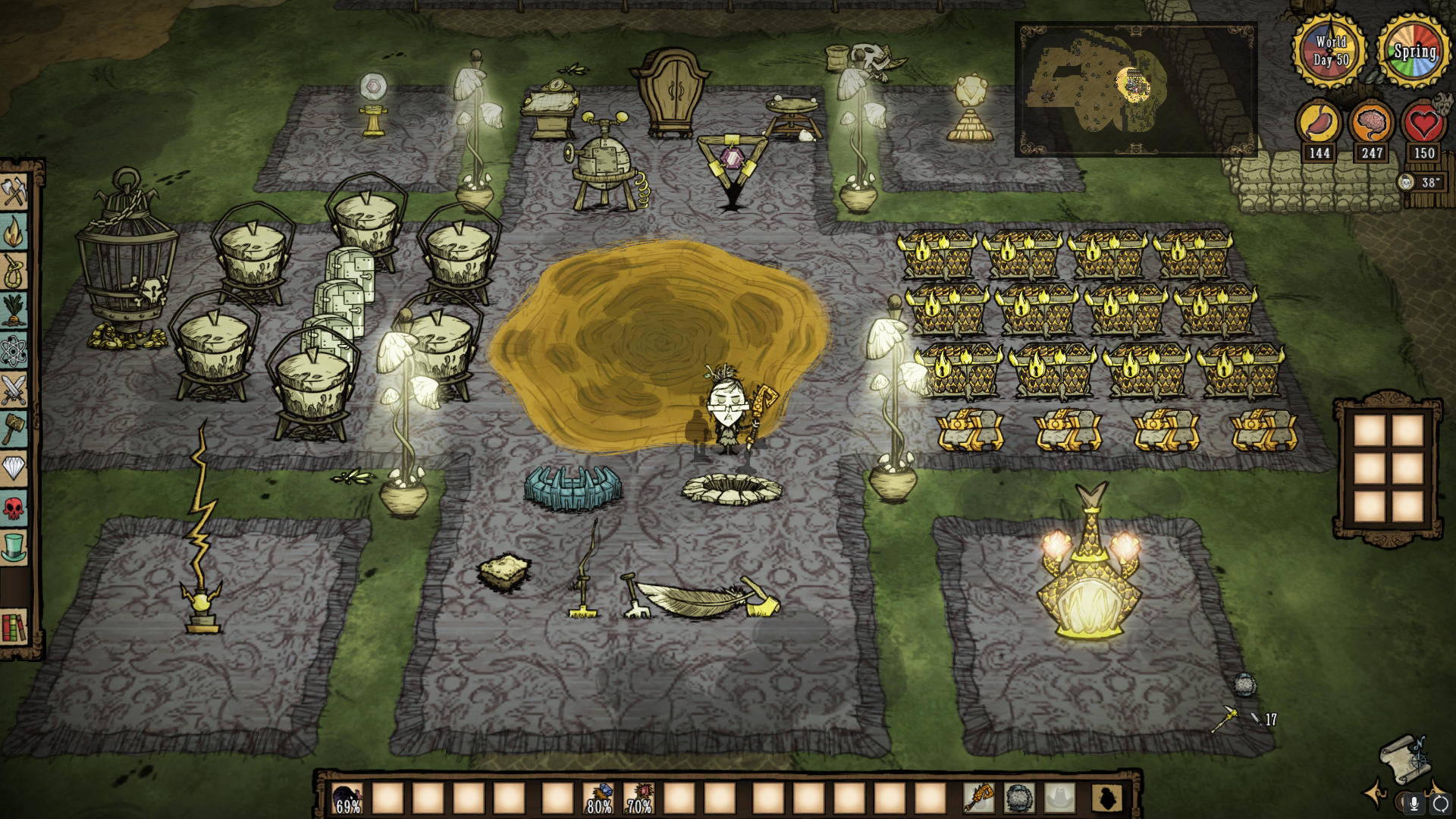Click the equipped golden staff hand slot
Image resolution: width=1456 pixels, height=819 pixels.
pyautogui.click(x=979, y=798)
